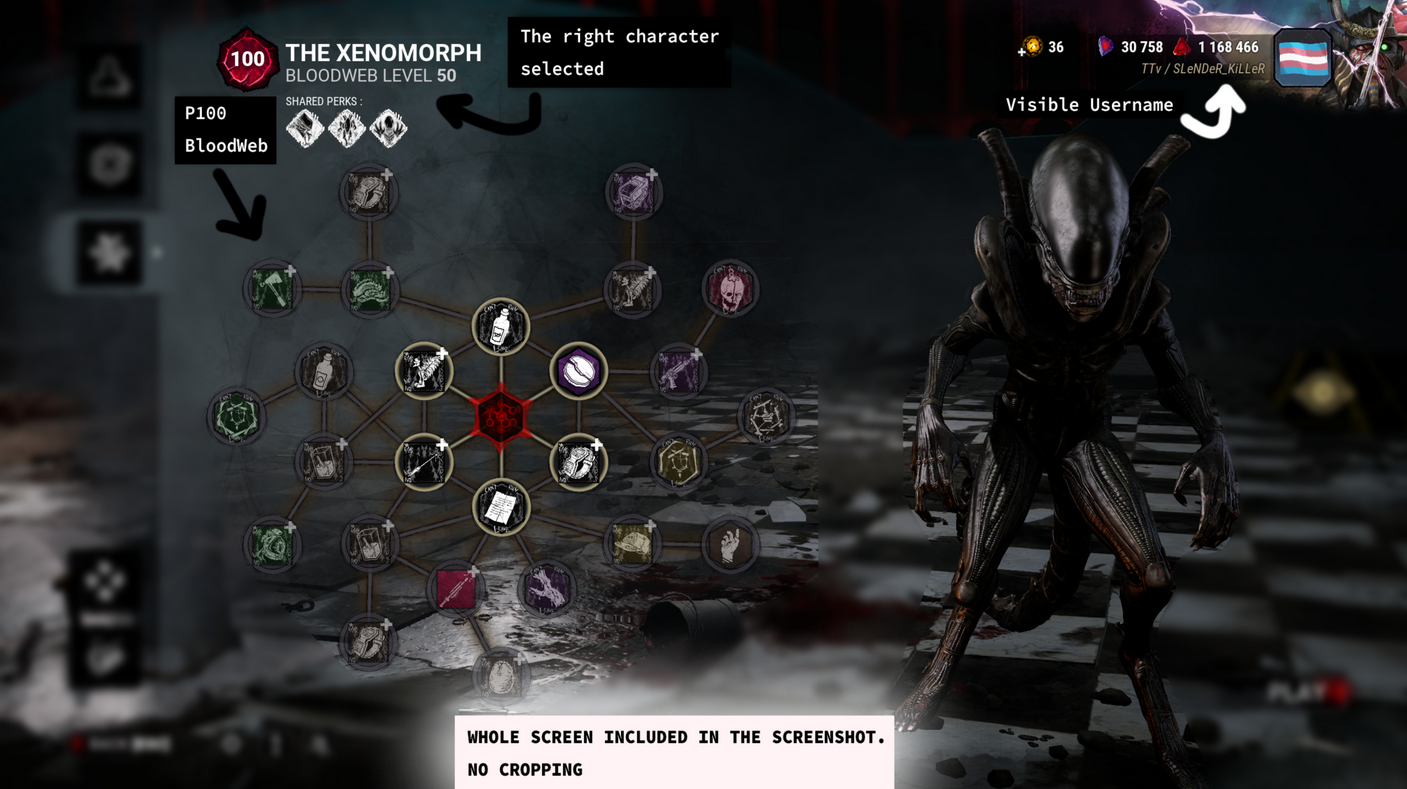
Task: Select the red square node near the bloodweb bottom
Action: [x=458, y=589]
